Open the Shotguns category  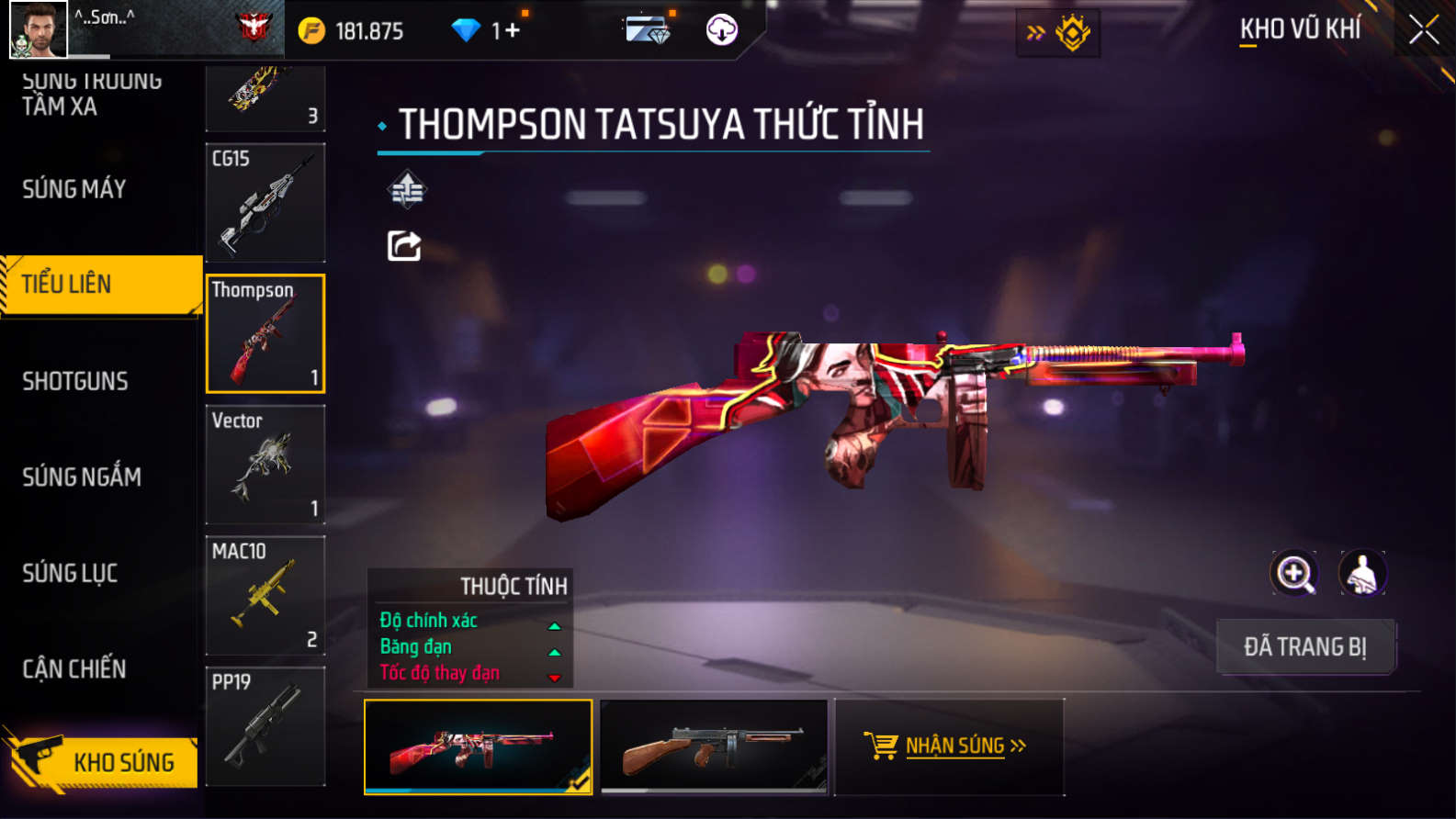tap(75, 381)
